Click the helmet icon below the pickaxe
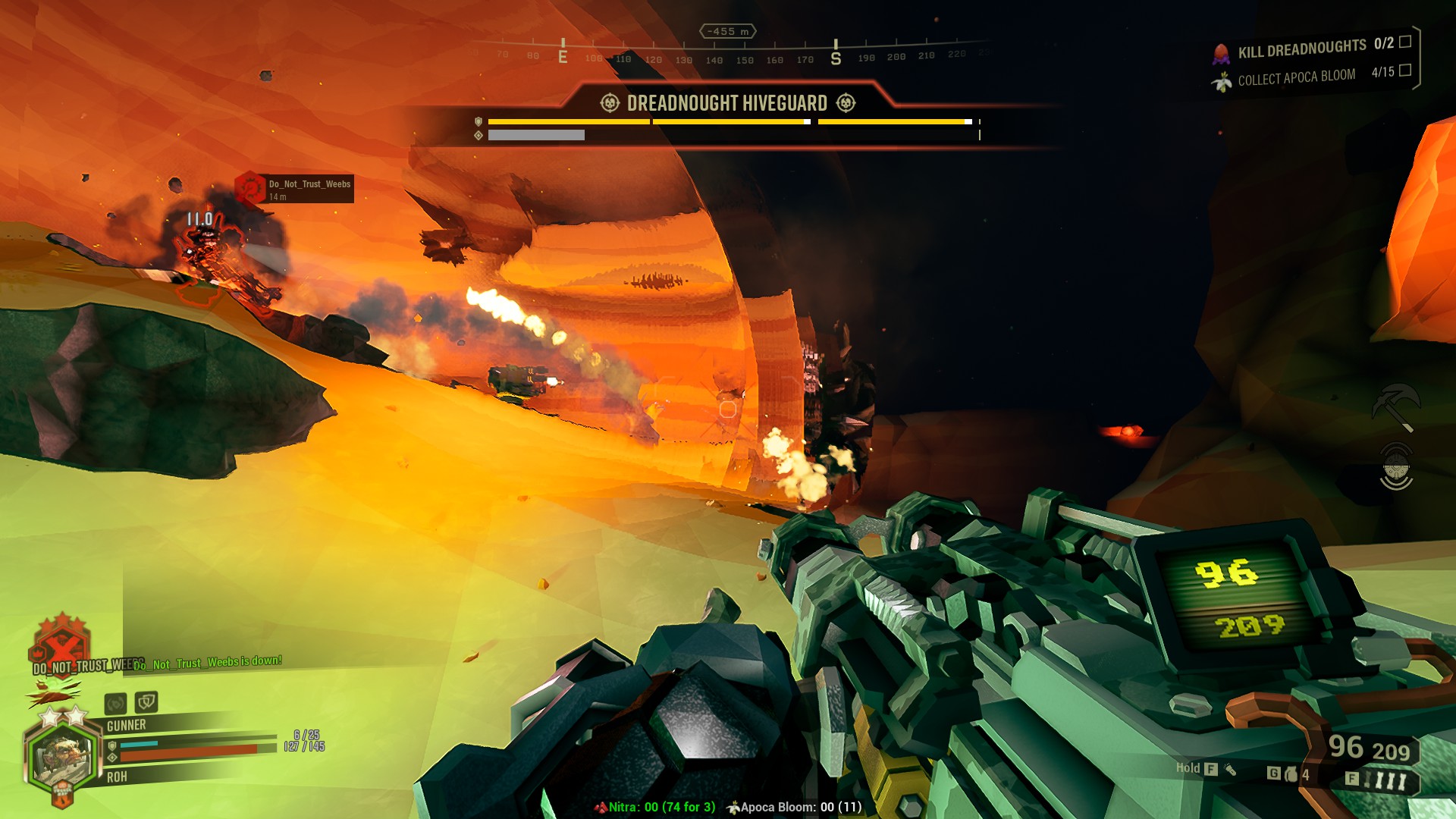 click(x=1395, y=466)
